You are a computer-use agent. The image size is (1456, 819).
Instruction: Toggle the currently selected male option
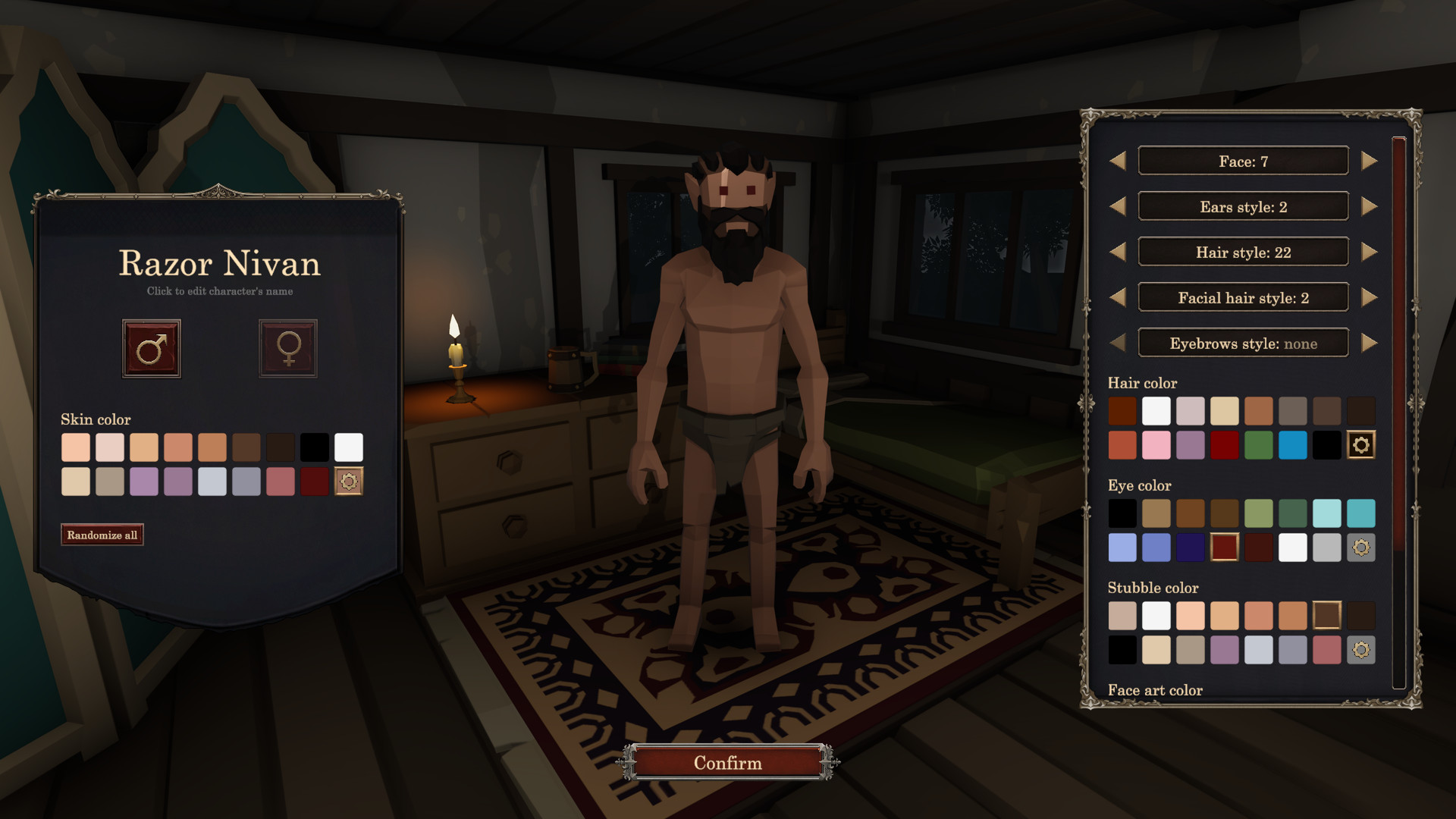tap(151, 349)
